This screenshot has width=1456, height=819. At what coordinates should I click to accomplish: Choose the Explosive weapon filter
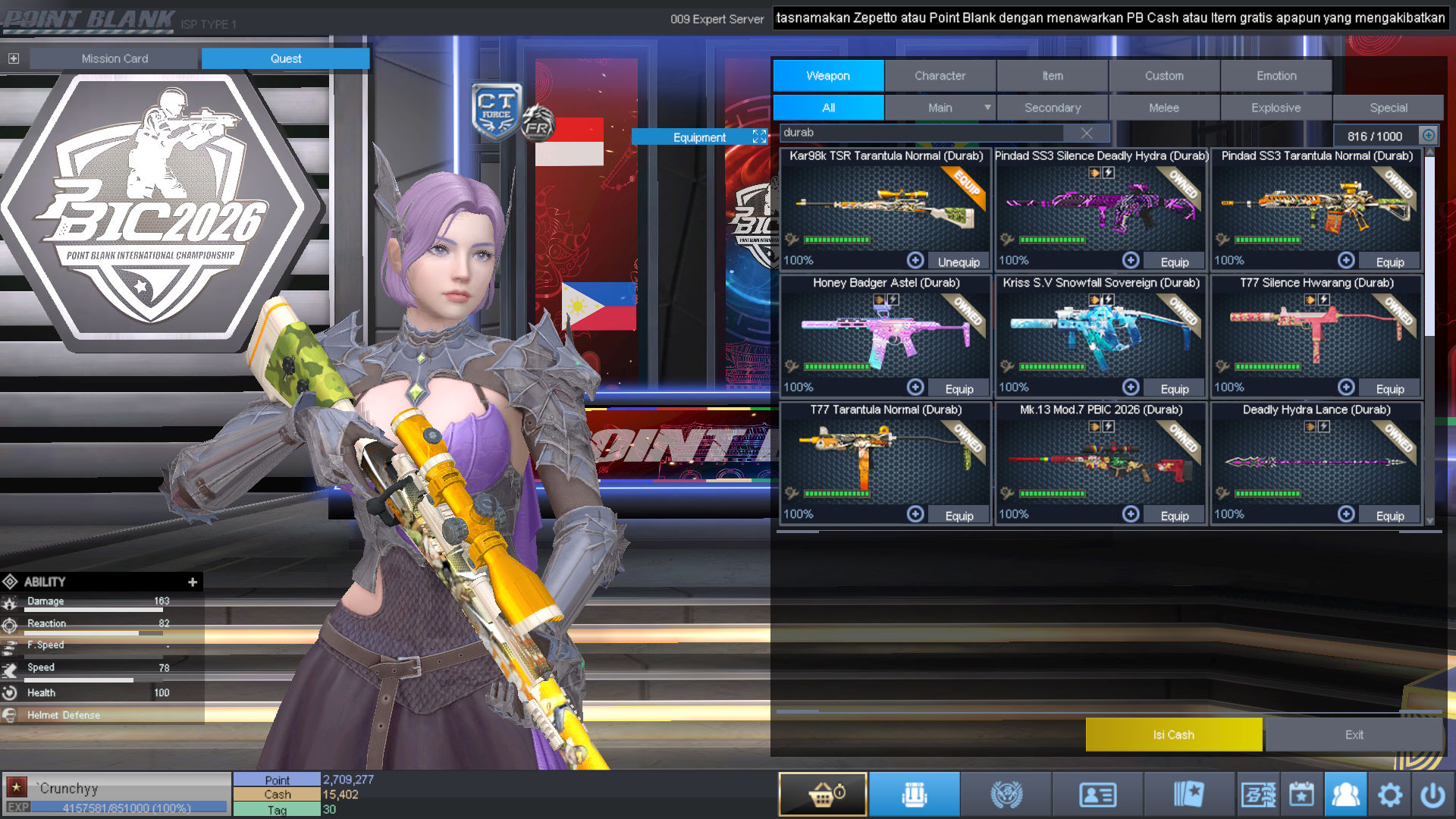[1276, 108]
